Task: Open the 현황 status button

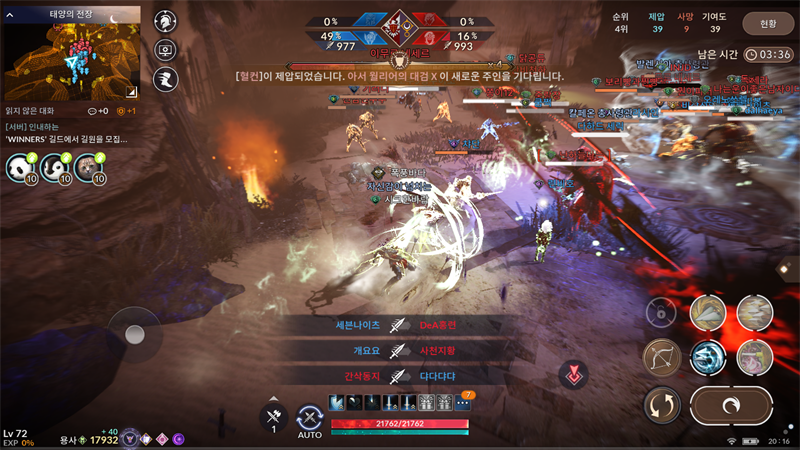Action: coord(768,23)
